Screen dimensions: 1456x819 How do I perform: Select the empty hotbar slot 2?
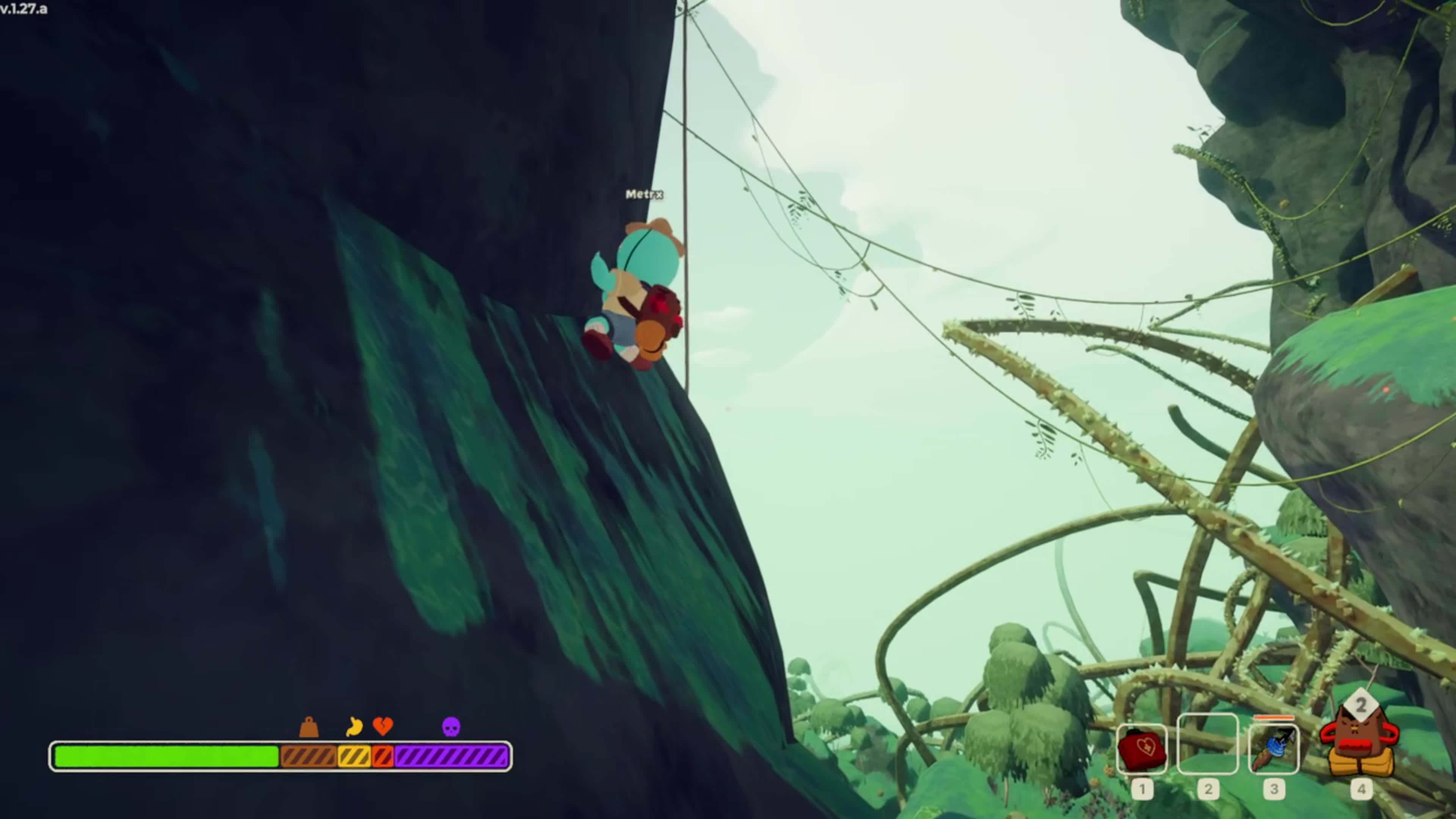(1207, 744)
